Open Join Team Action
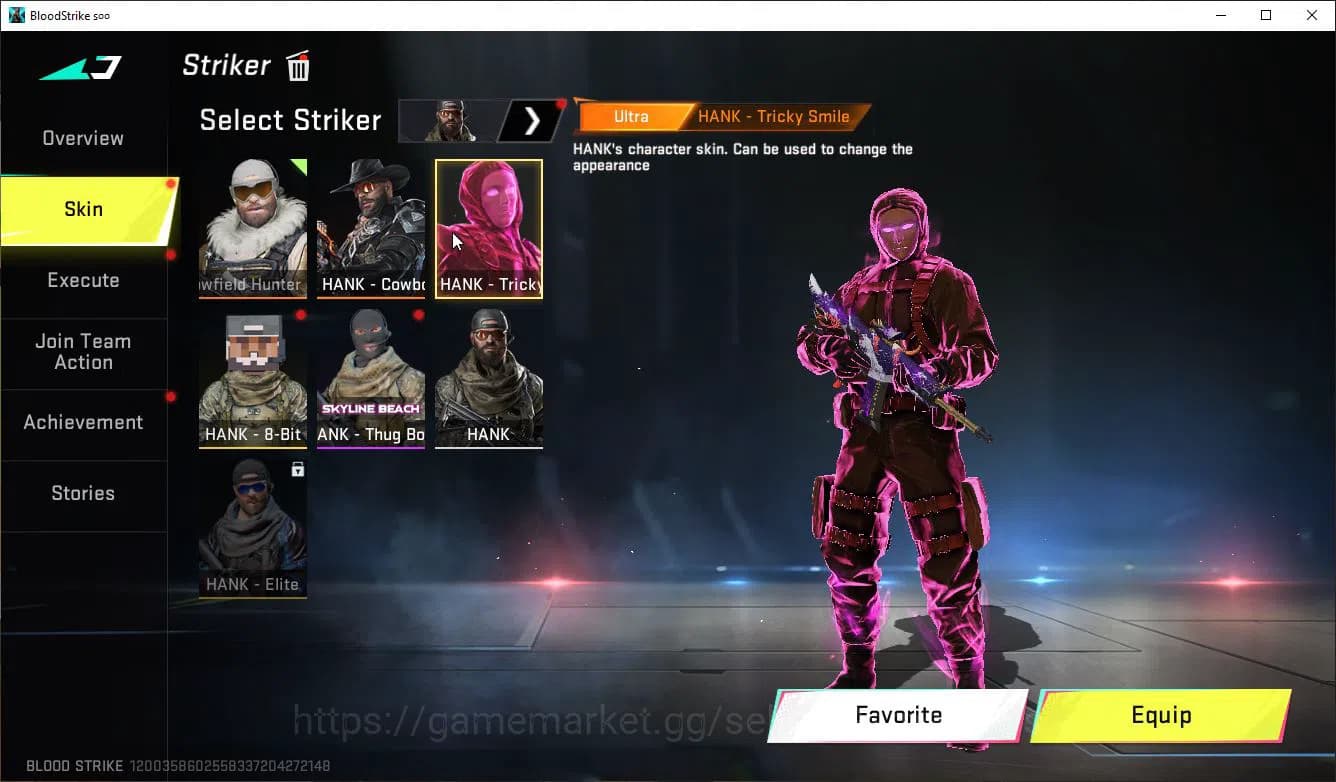The height and width of the screenshot is (782, 1336). click(83, 352)
